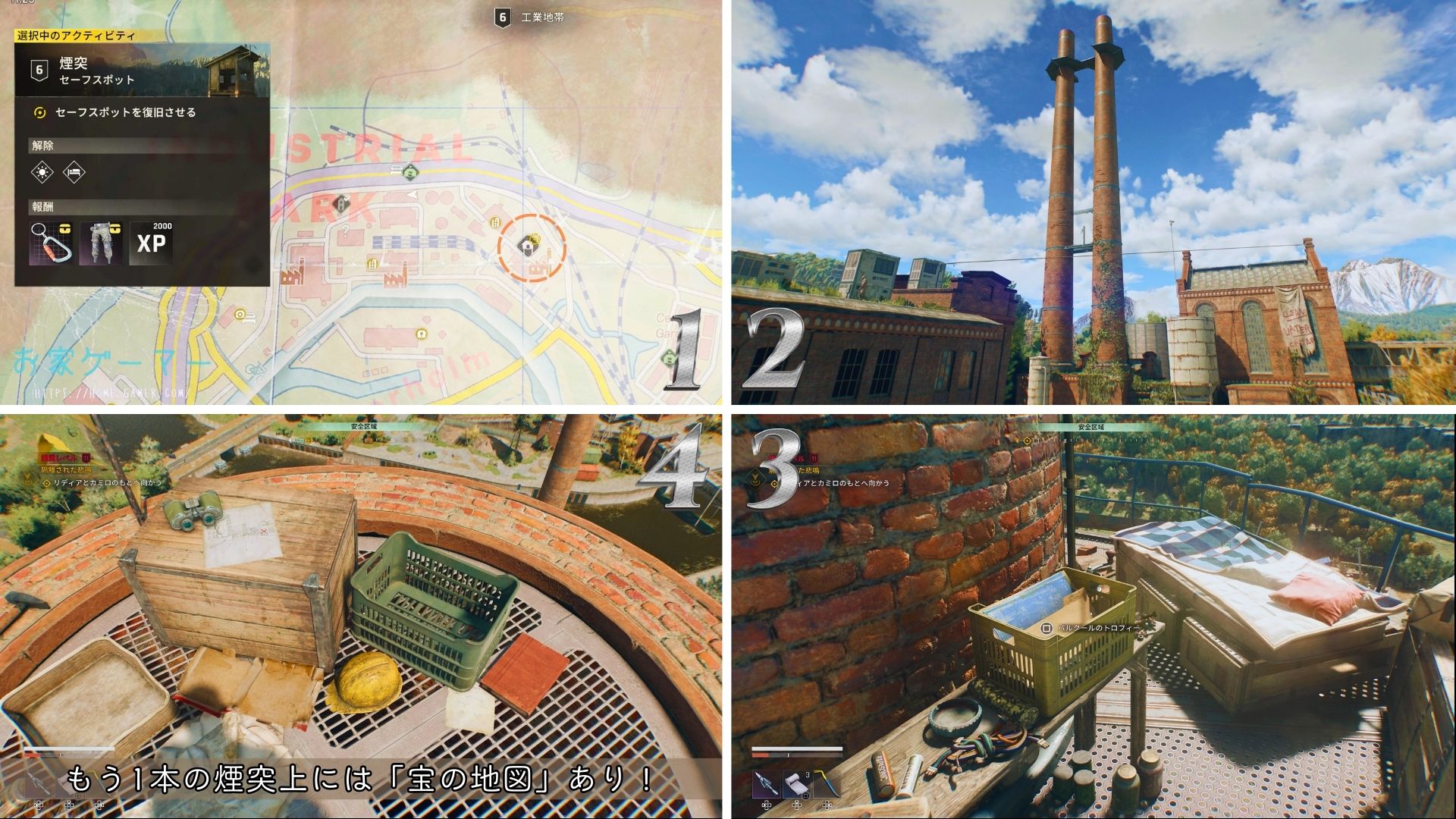Select the claw weapon hotbar slot

click(767, 784)
